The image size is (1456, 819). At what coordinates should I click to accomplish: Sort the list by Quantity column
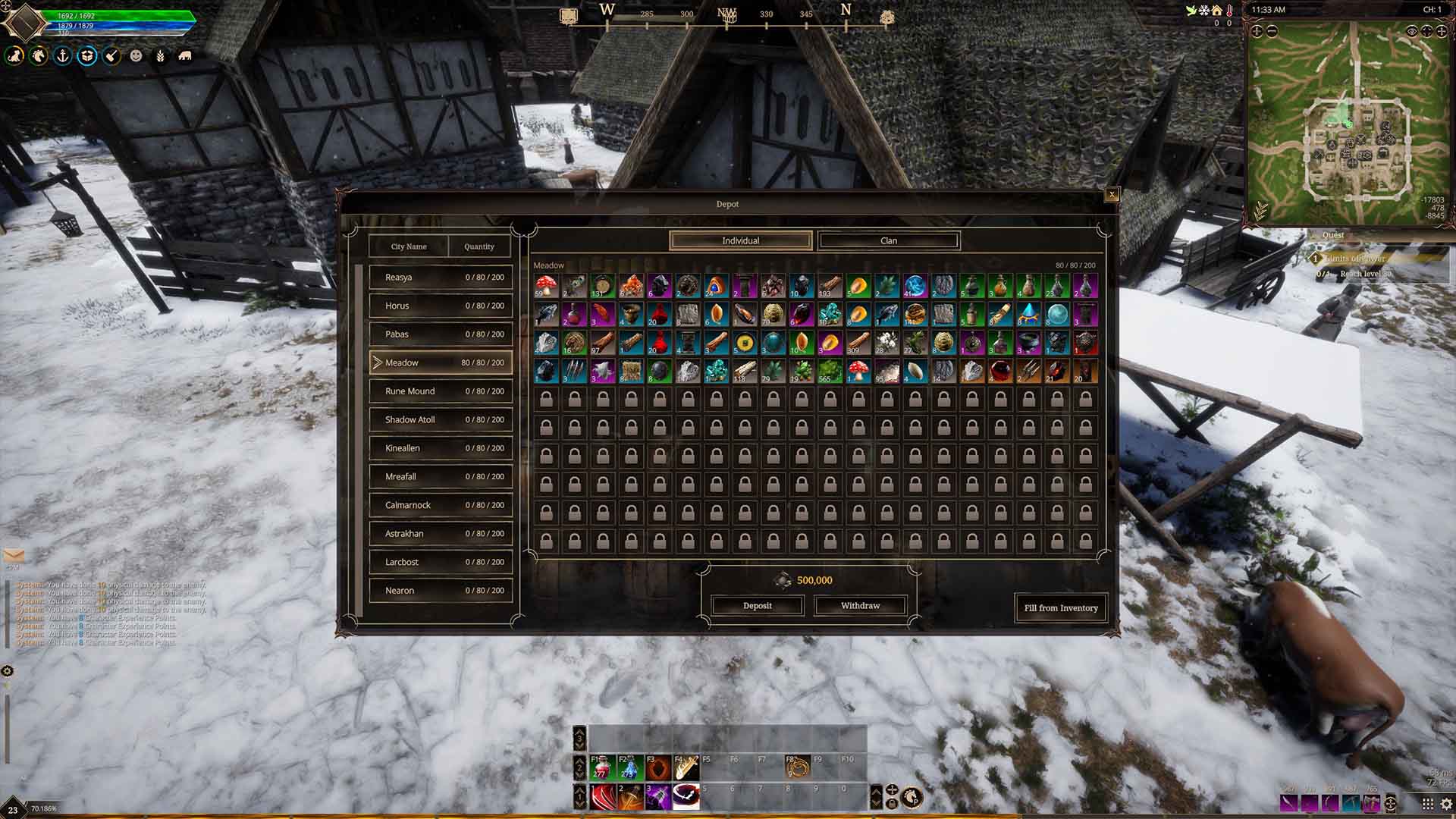tap(479, 246)
